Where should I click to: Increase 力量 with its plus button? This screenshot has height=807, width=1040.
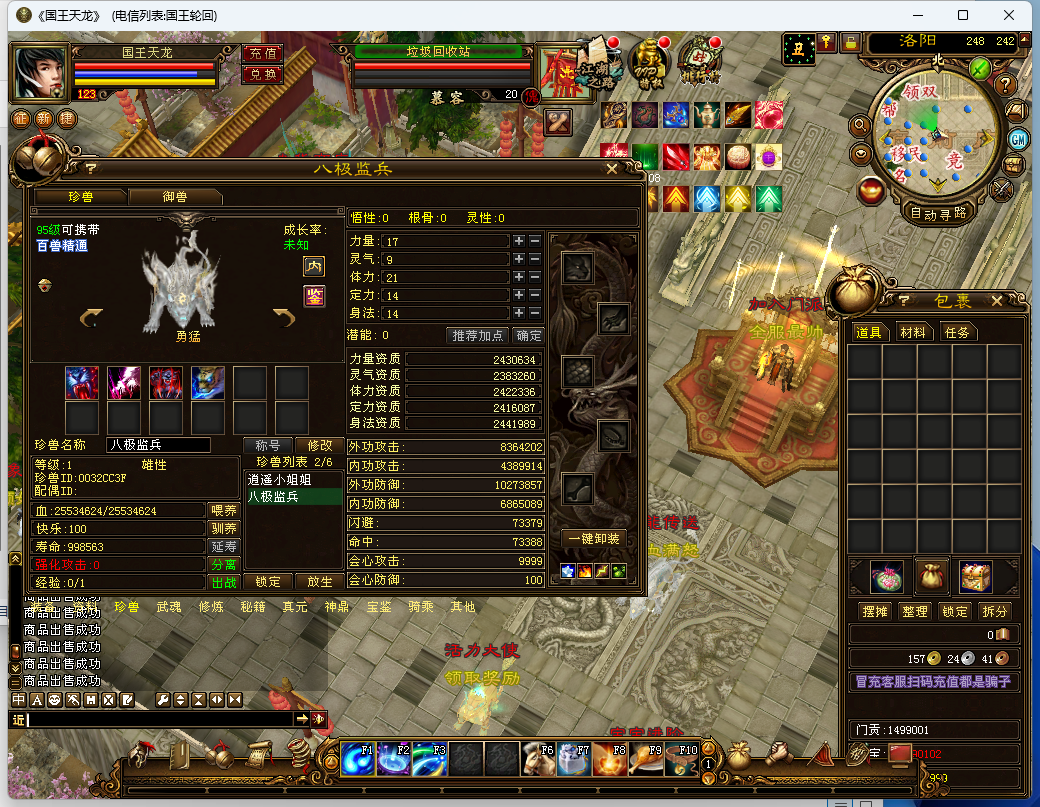pos(518,241)
